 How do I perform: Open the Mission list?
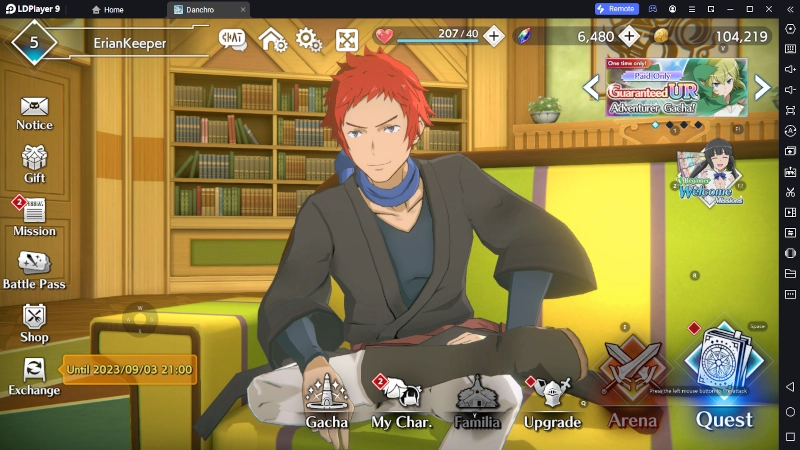34,214
